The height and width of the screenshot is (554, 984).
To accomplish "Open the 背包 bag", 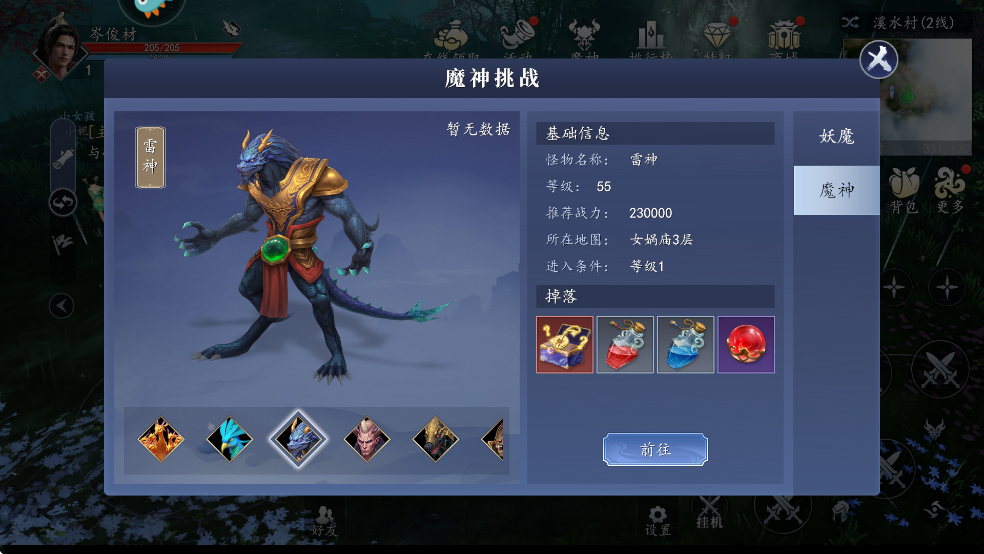I will click(903, 190).
